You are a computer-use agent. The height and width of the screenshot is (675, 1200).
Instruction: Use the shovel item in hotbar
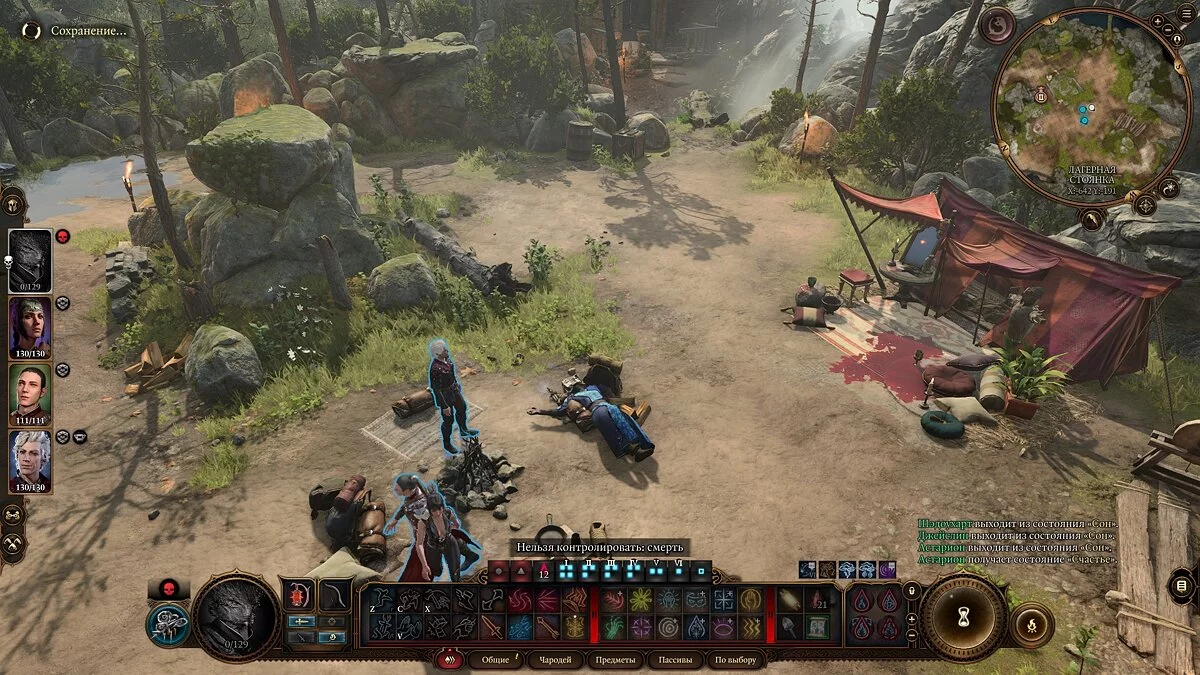[x=790, y=627]
